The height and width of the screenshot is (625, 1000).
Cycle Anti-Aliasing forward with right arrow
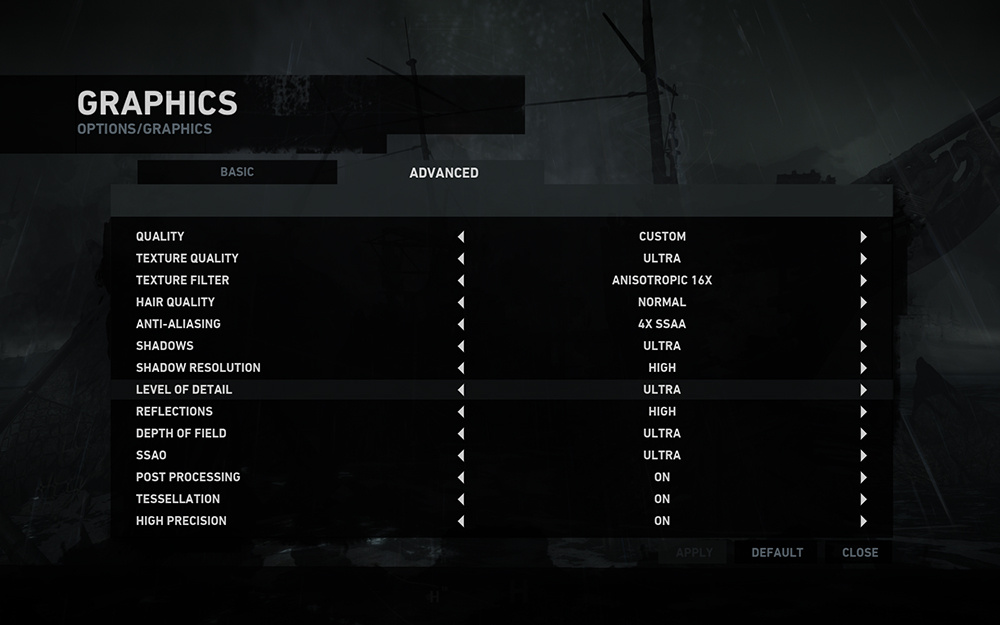(x=863, y=324)
